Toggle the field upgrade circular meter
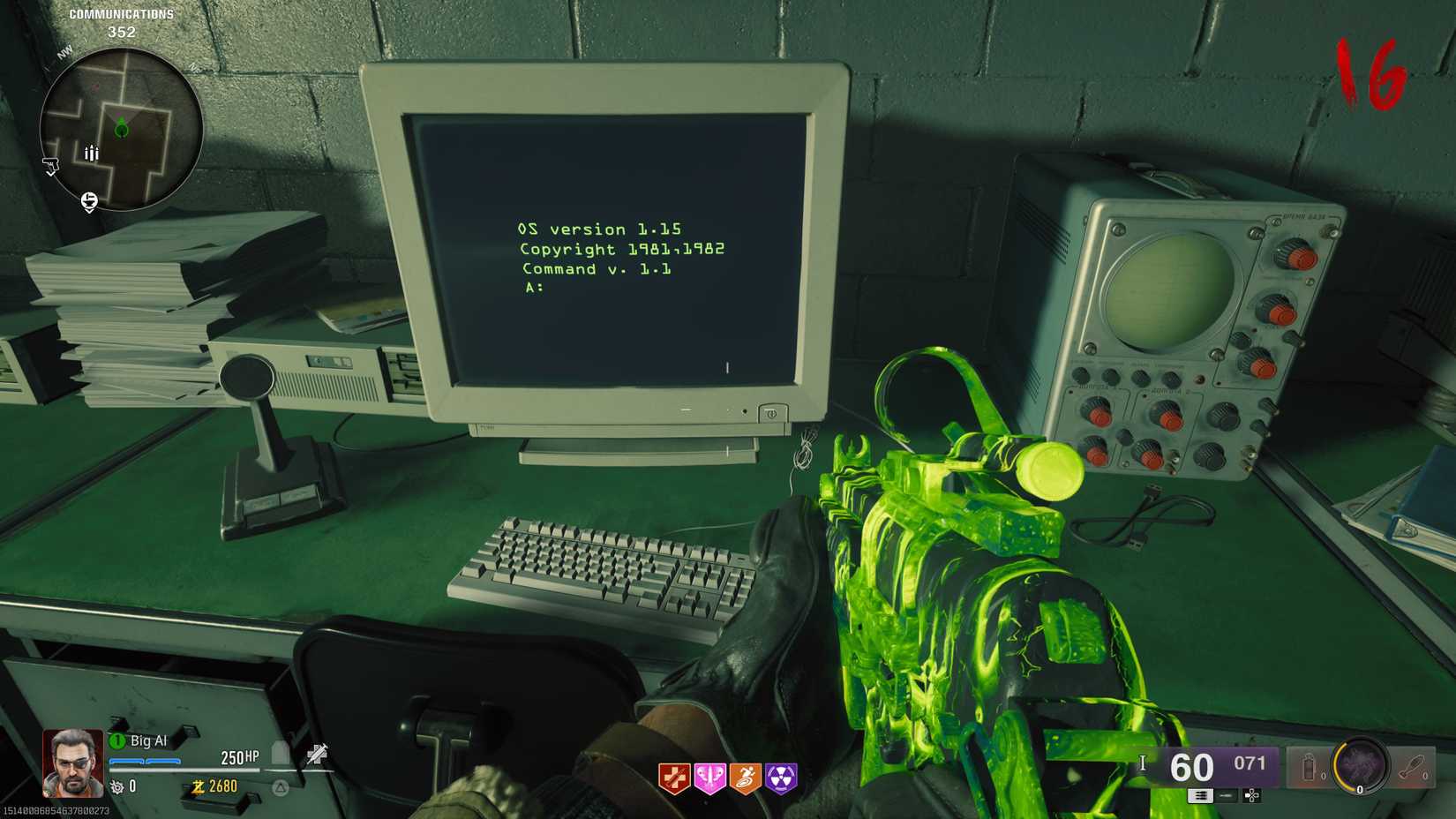Image resolution: width=1456 pixels, height=819 pixels. (x=1360, y=765)
